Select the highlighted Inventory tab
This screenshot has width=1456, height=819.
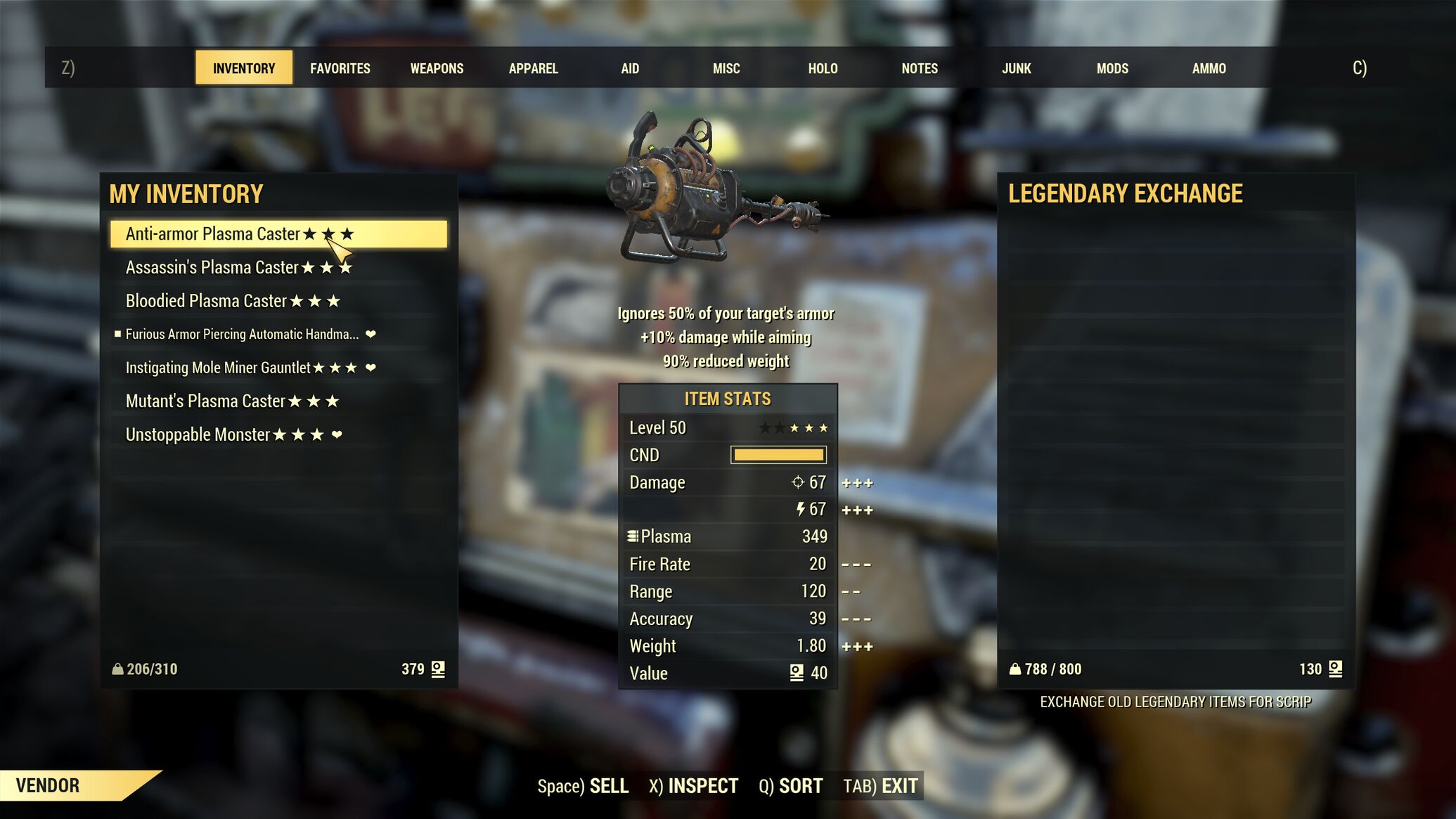click(244, 68)
